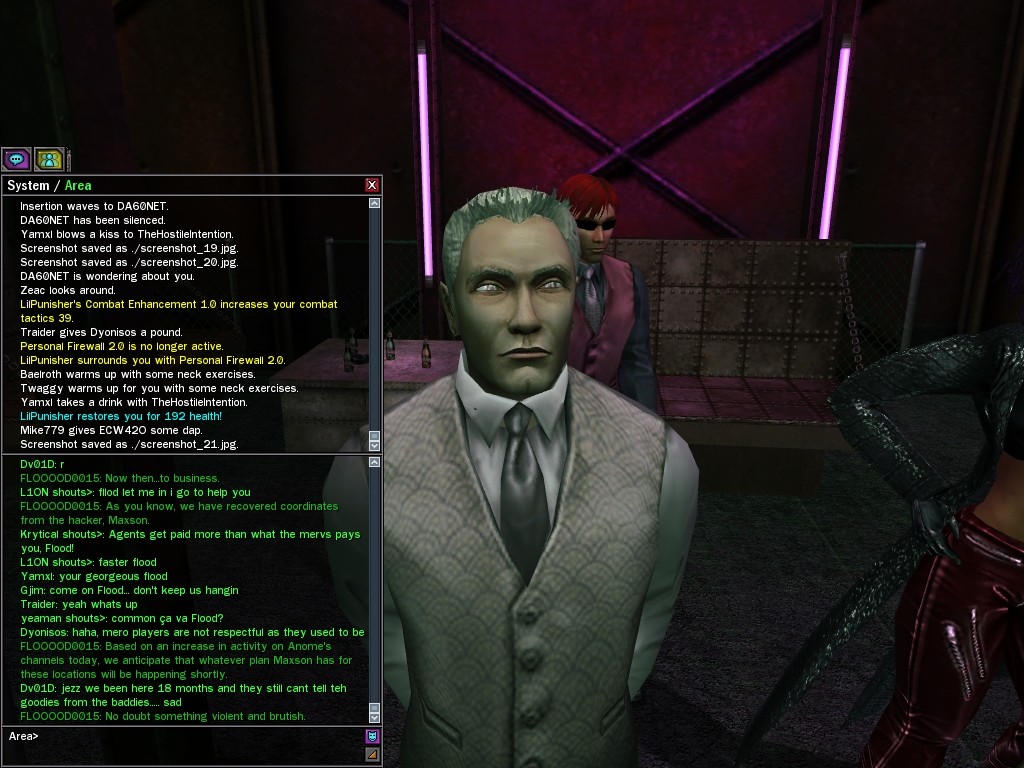Switch to the System chat tab
1024x768 pixels.
[x=28, y=185]
